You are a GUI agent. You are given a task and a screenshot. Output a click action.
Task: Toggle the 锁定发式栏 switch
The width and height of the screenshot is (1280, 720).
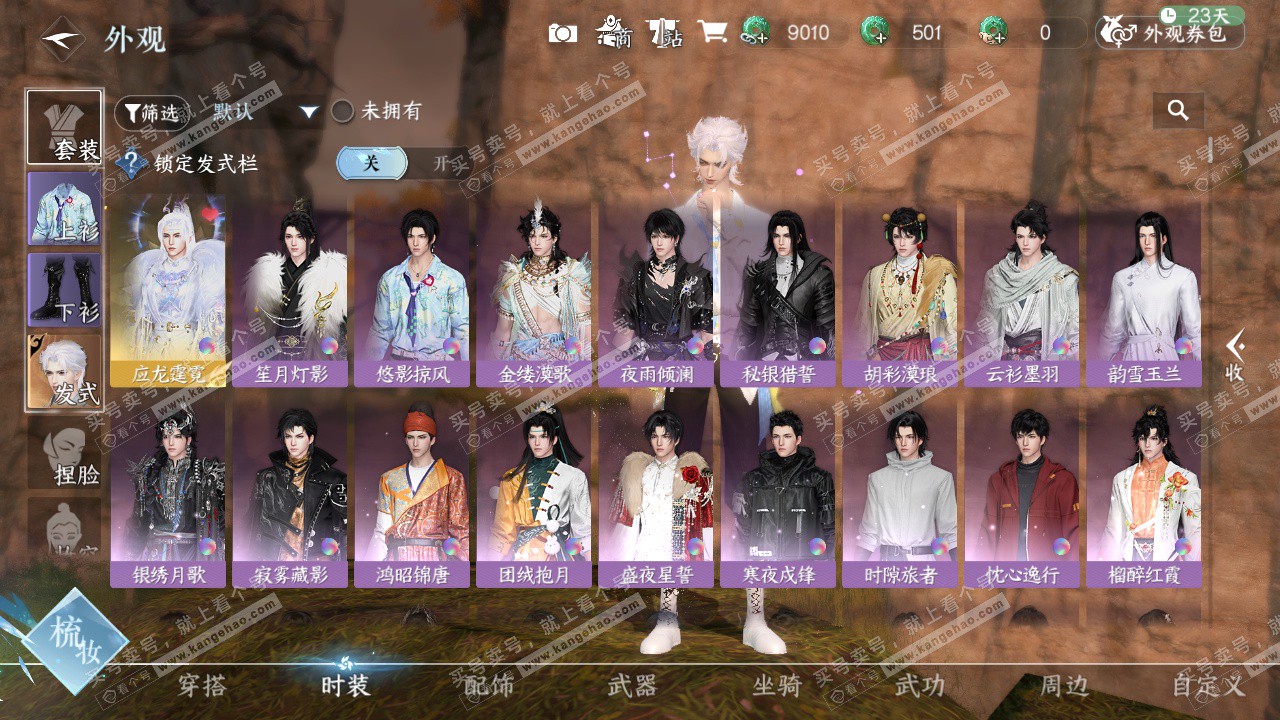coord(402,163)
